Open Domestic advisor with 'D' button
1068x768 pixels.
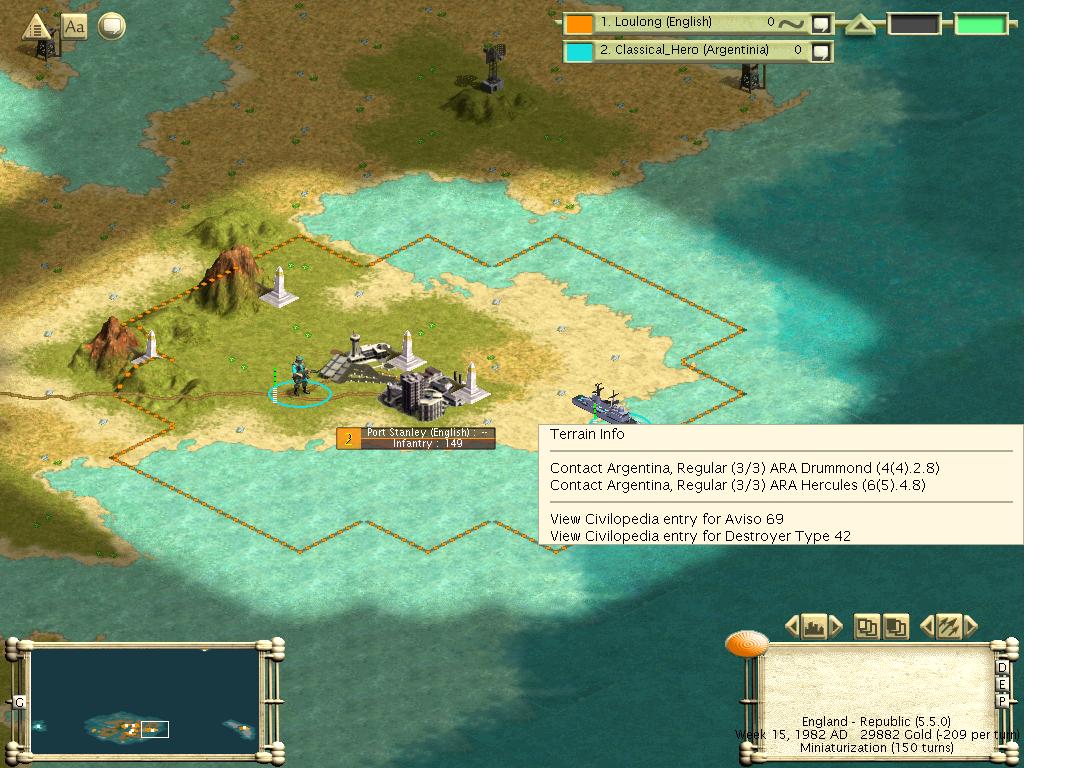point(1002,668)
